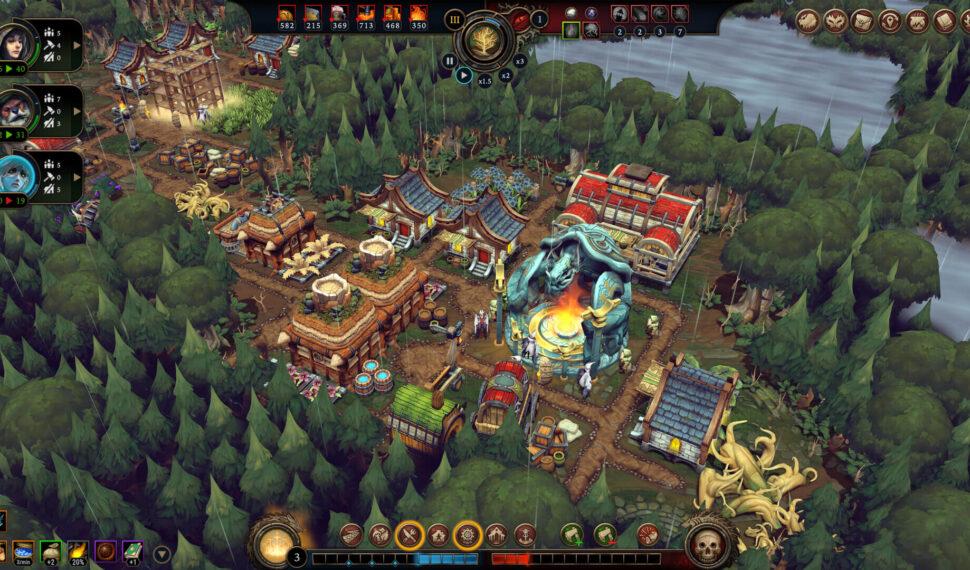This screenshot has height=570, width=970.
Task: Select the human villagers portrait
Action: tap(22, 43)
